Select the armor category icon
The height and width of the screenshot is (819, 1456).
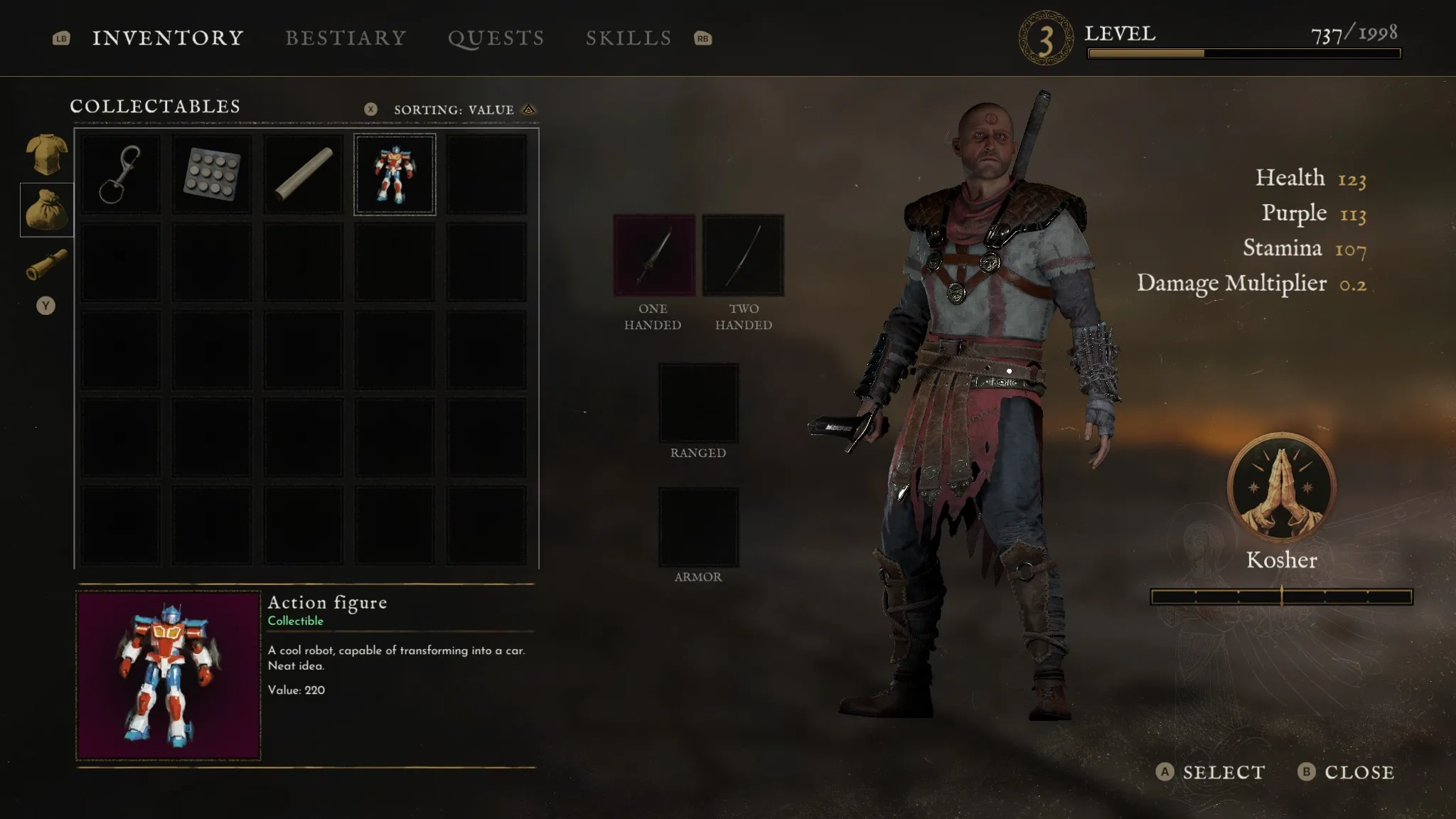(x=47, y=154)
